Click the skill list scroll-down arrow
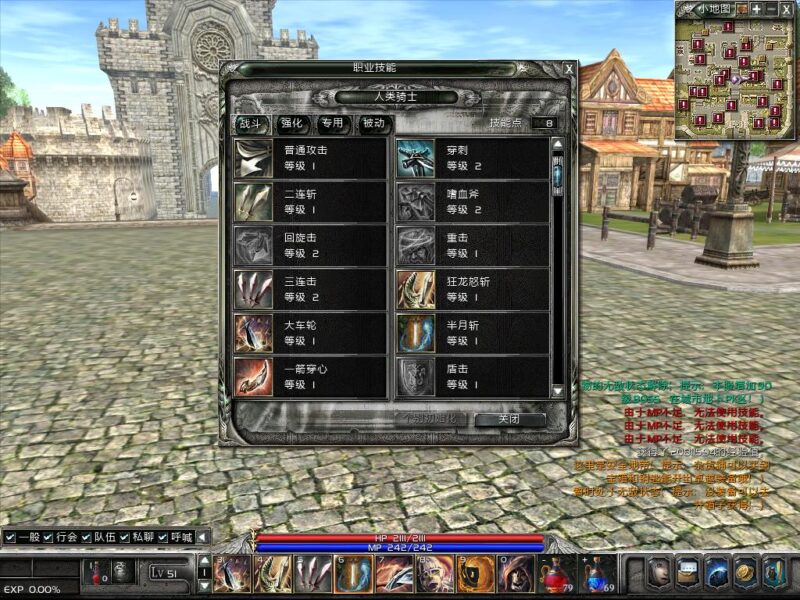Viewport: 800px width, 600px height. [x=558, y=390]
